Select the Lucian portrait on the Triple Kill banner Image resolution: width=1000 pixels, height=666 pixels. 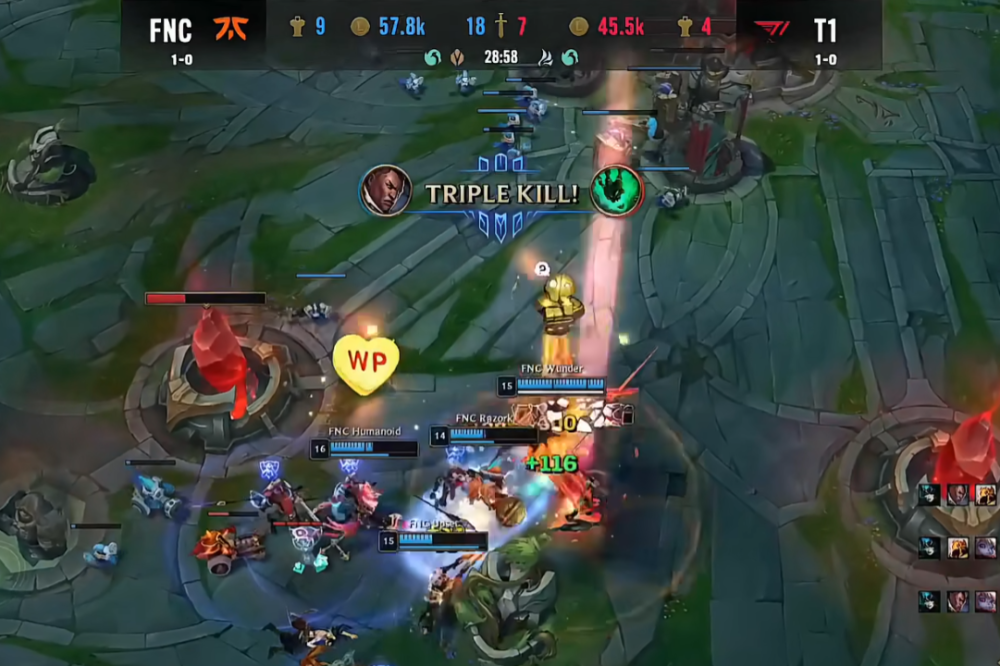[385, 190]
